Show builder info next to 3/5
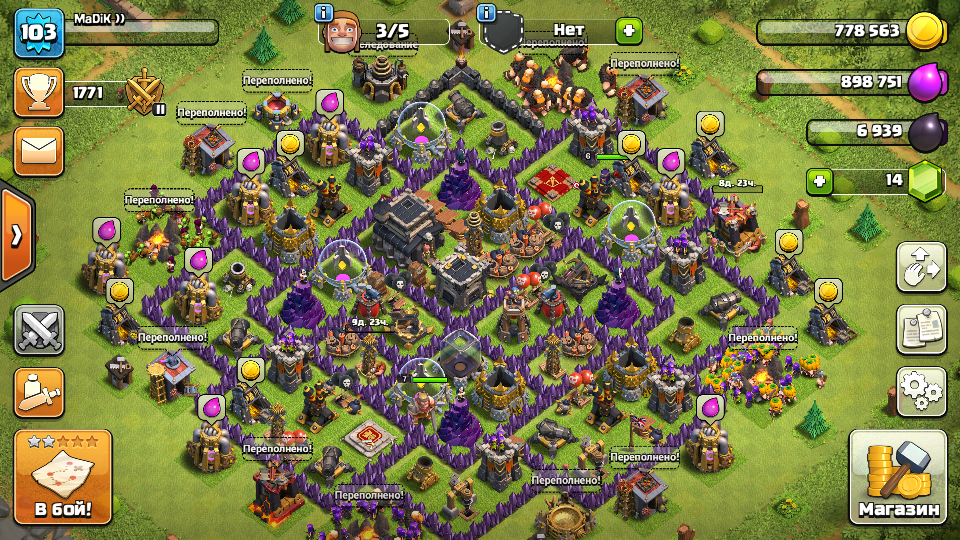The width and height of the screenshot is (960, 540). pos(324,13)
